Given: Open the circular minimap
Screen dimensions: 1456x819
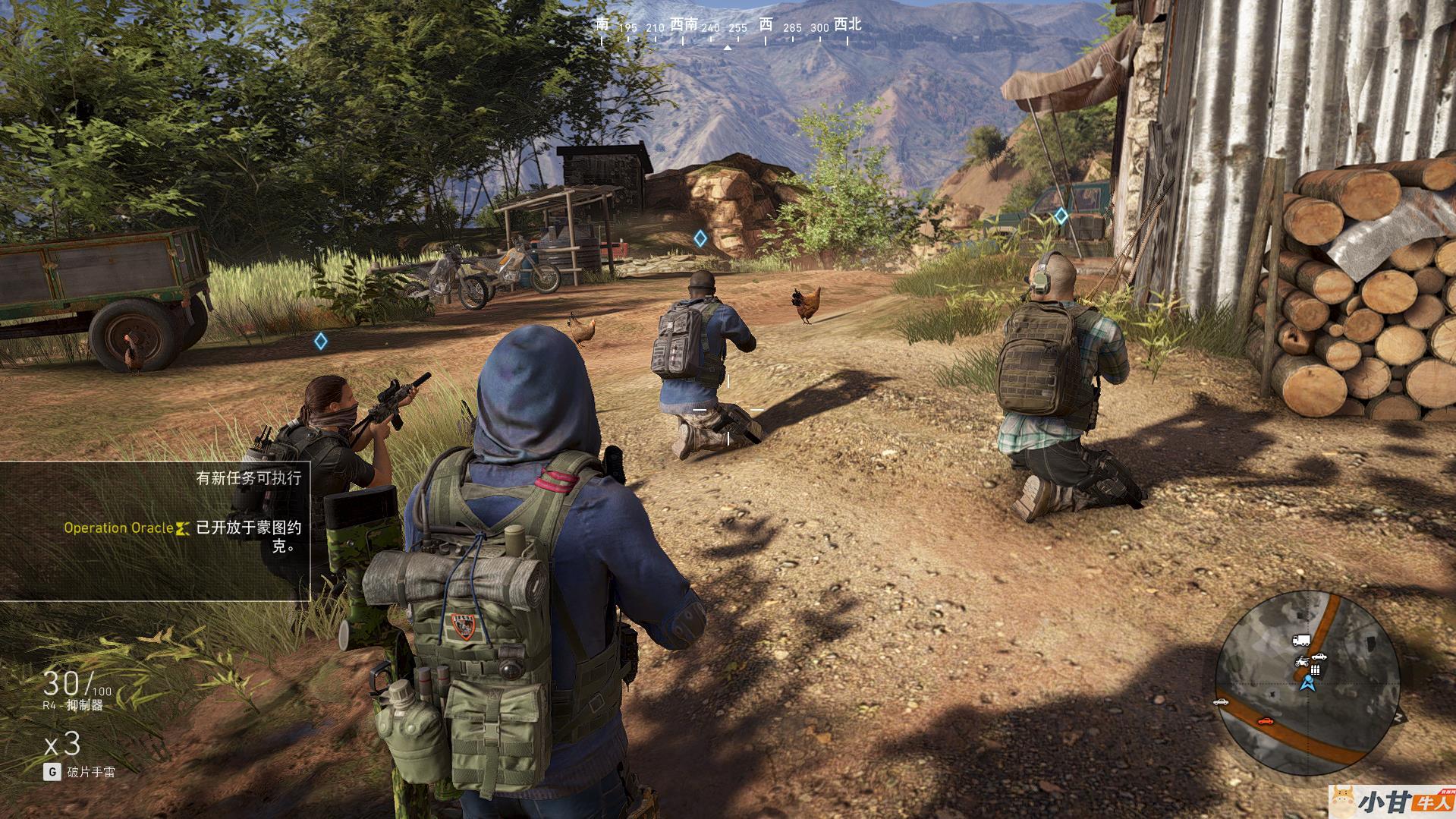Looking at the screenshot, I should pyautogui.click(x=1307, y=682).
